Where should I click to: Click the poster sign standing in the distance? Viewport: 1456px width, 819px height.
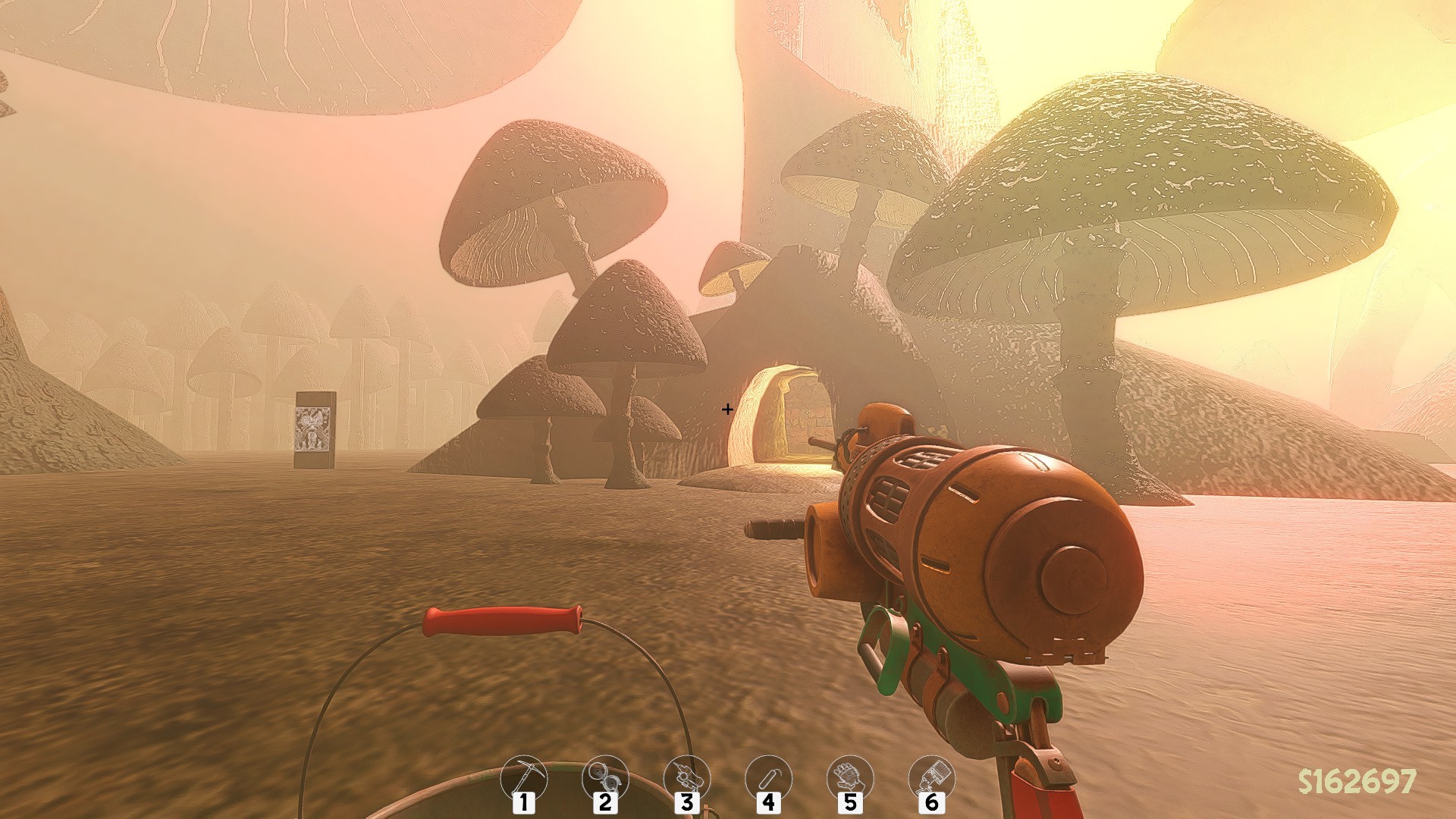click(315, 428)
